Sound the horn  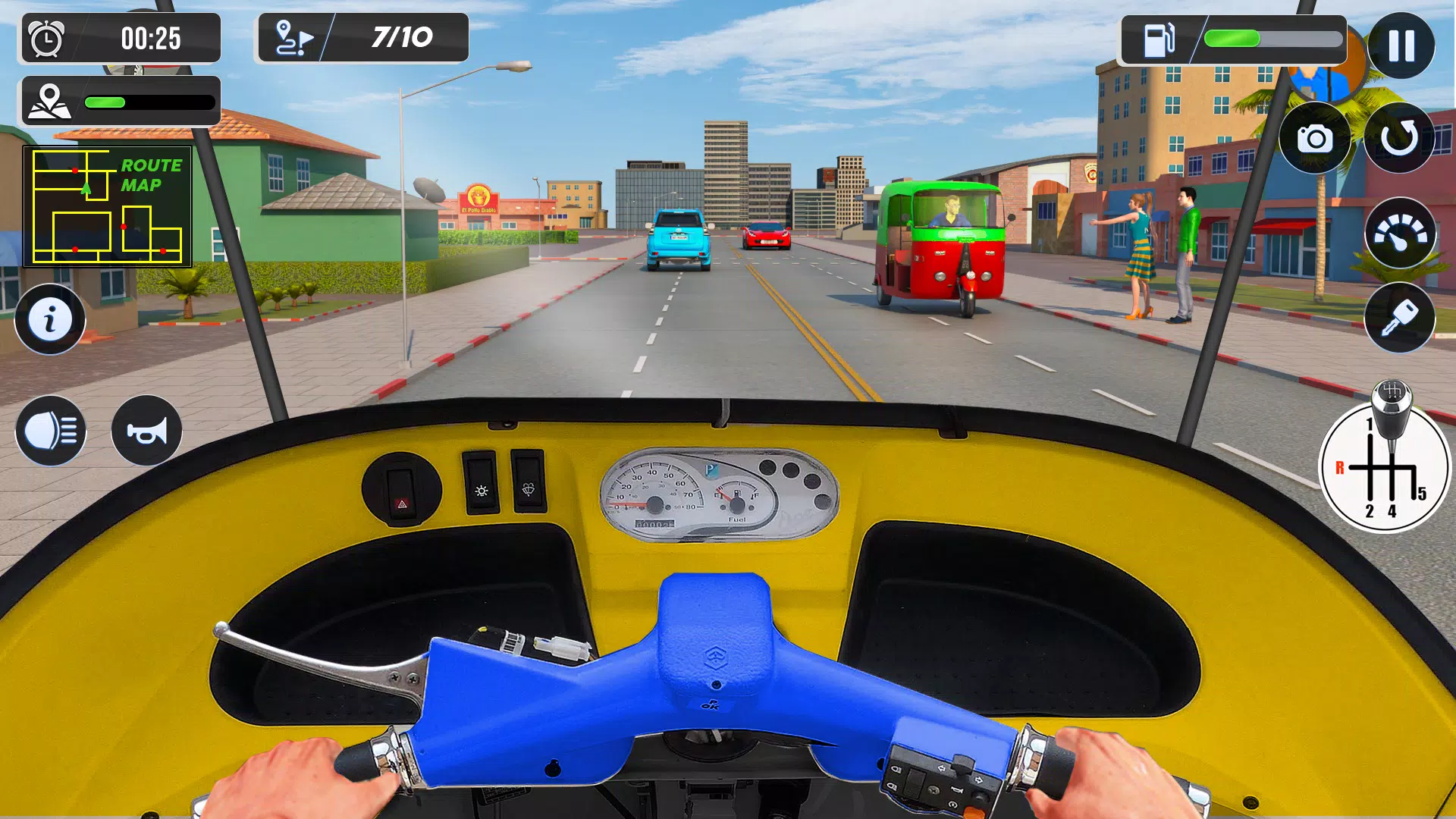[145, 431]
